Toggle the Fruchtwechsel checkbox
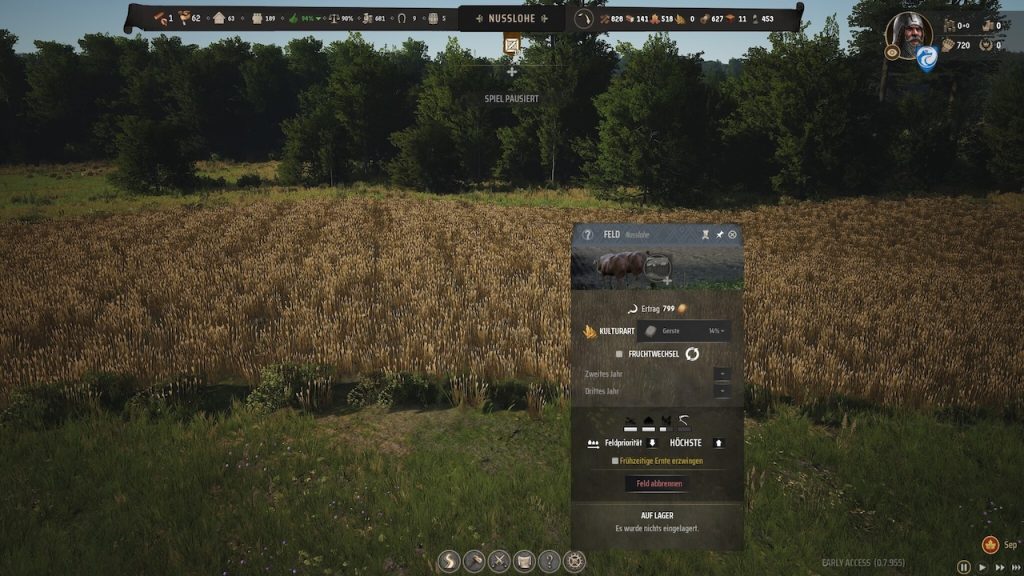Image resolution: width=1024 pixels, height=576 pixels. click(x=620, y=354)
